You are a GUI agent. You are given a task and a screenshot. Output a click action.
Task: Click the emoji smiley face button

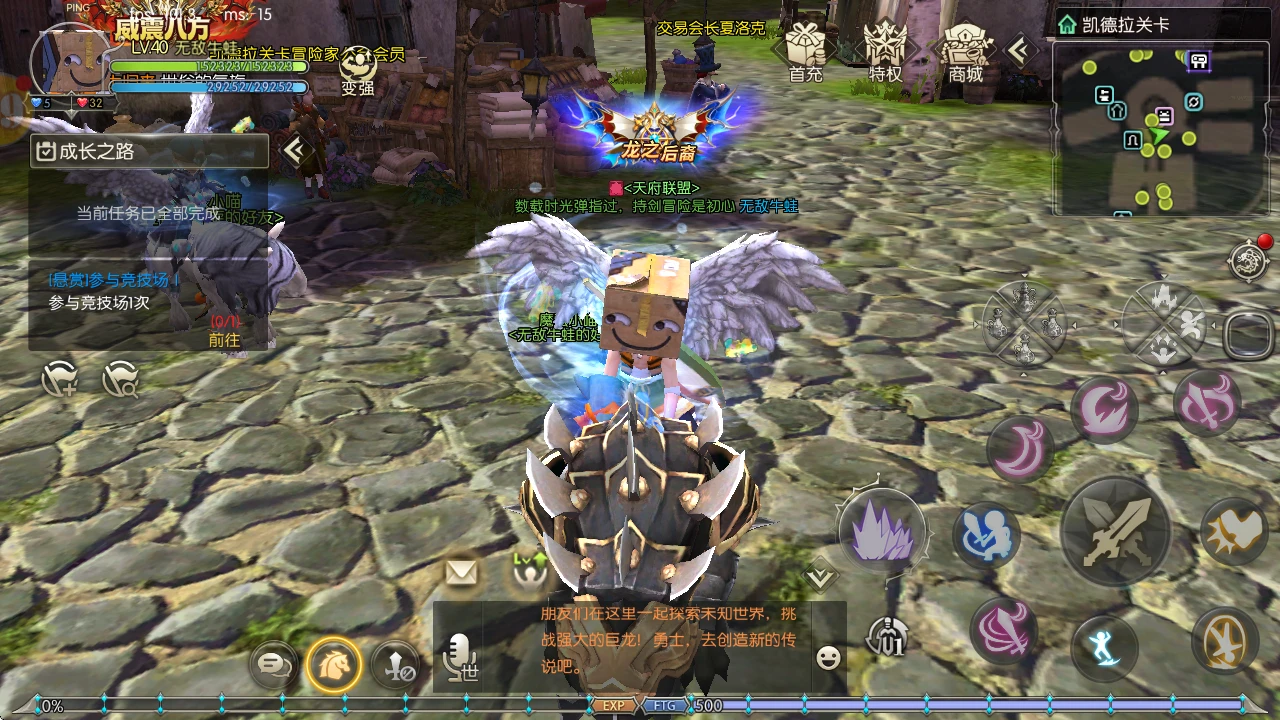coord(827,657)
